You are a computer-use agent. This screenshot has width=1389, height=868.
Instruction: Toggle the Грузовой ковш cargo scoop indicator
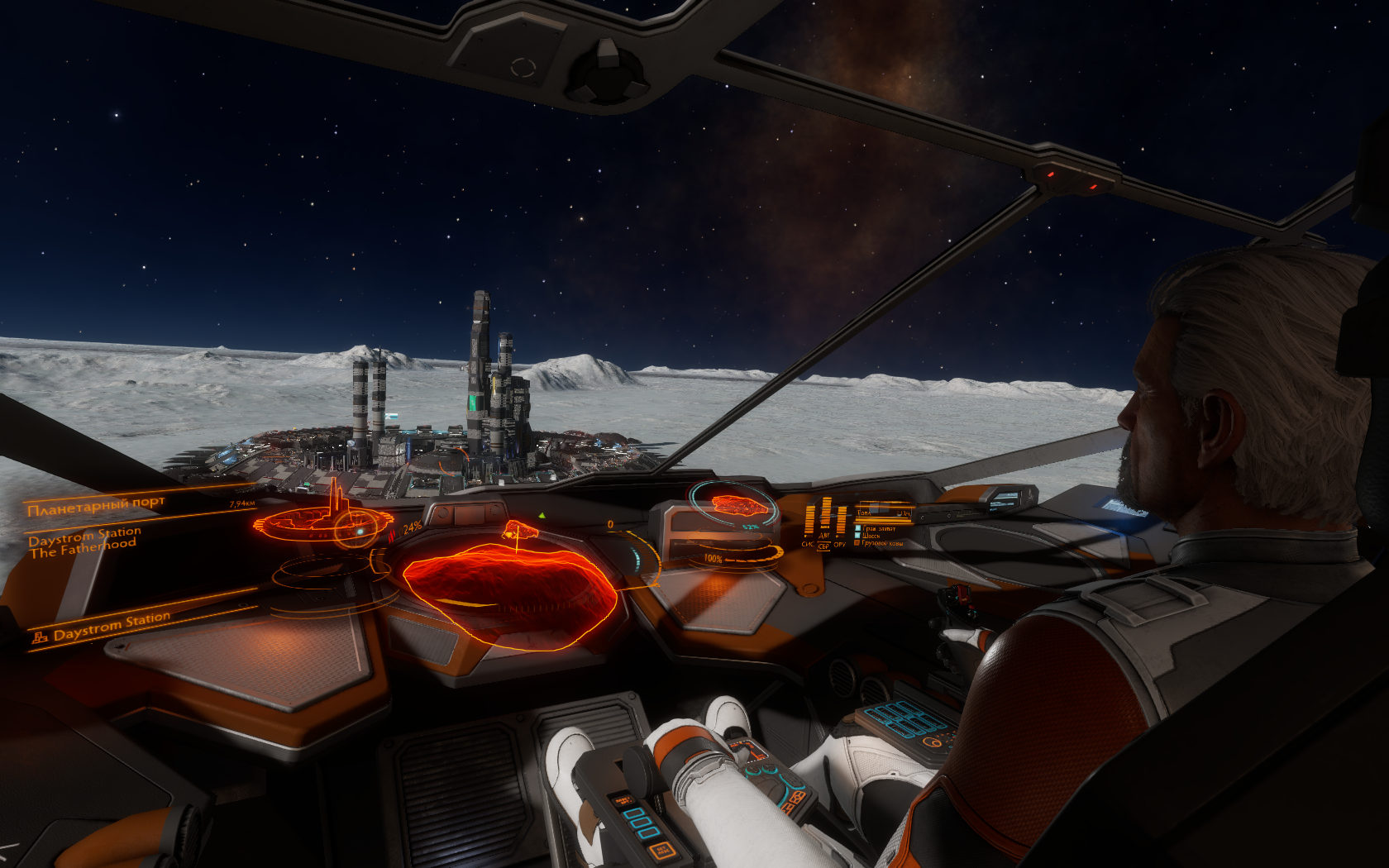(880, 543)
